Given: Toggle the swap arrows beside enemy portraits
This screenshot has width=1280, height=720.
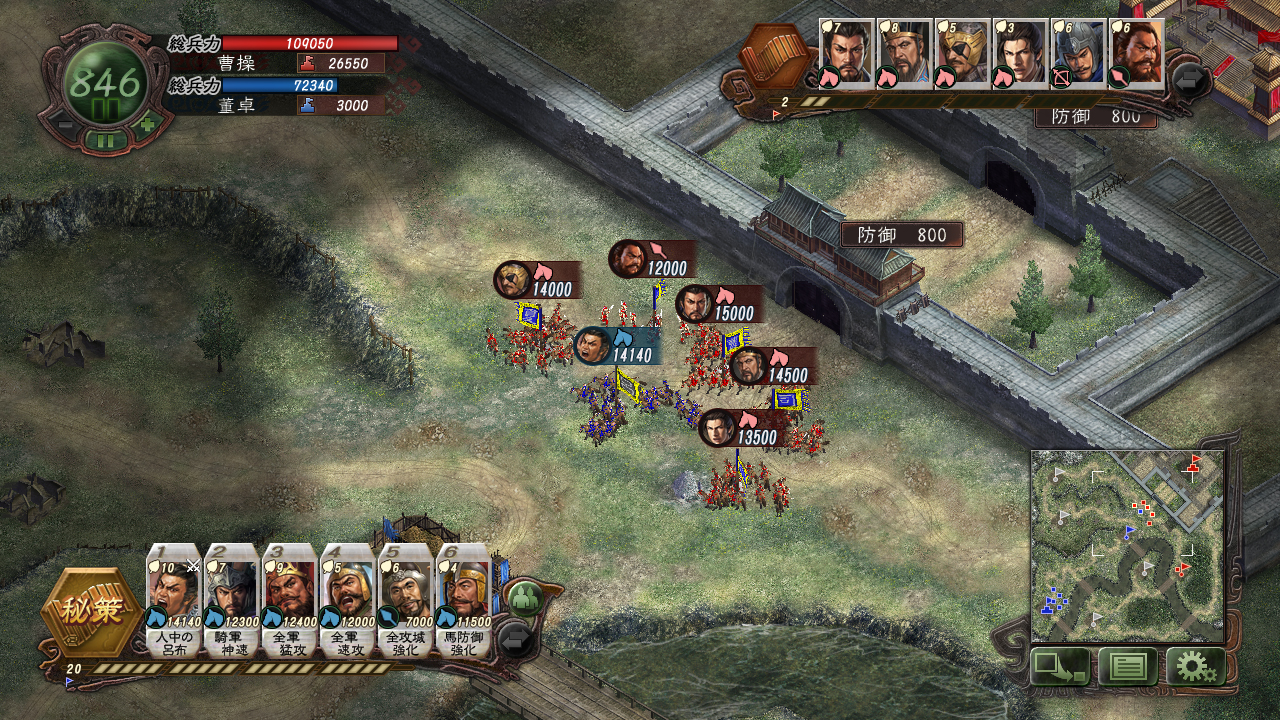Looking at the screenshot, I should pos(1191,80).
